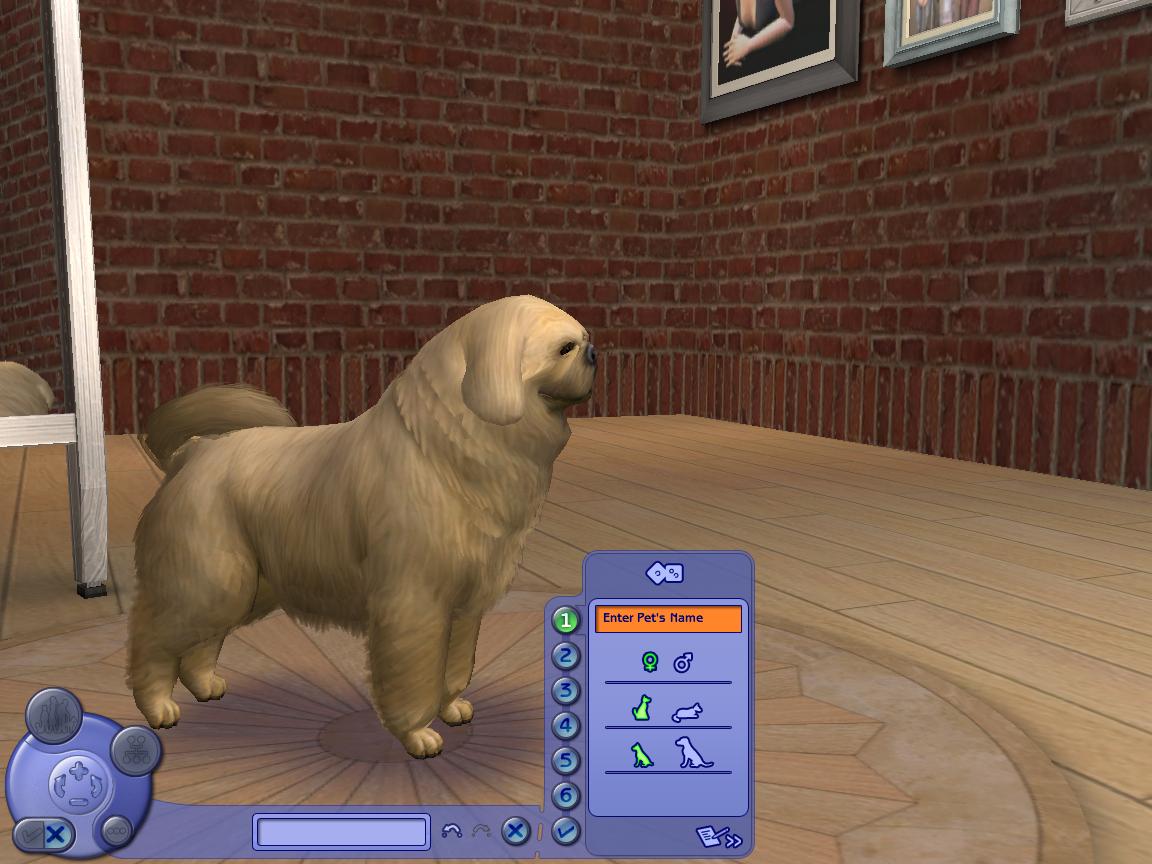1152x864 pixels.
Task: Go to step 1 of pet creation
Action: [x=566, y=621]
